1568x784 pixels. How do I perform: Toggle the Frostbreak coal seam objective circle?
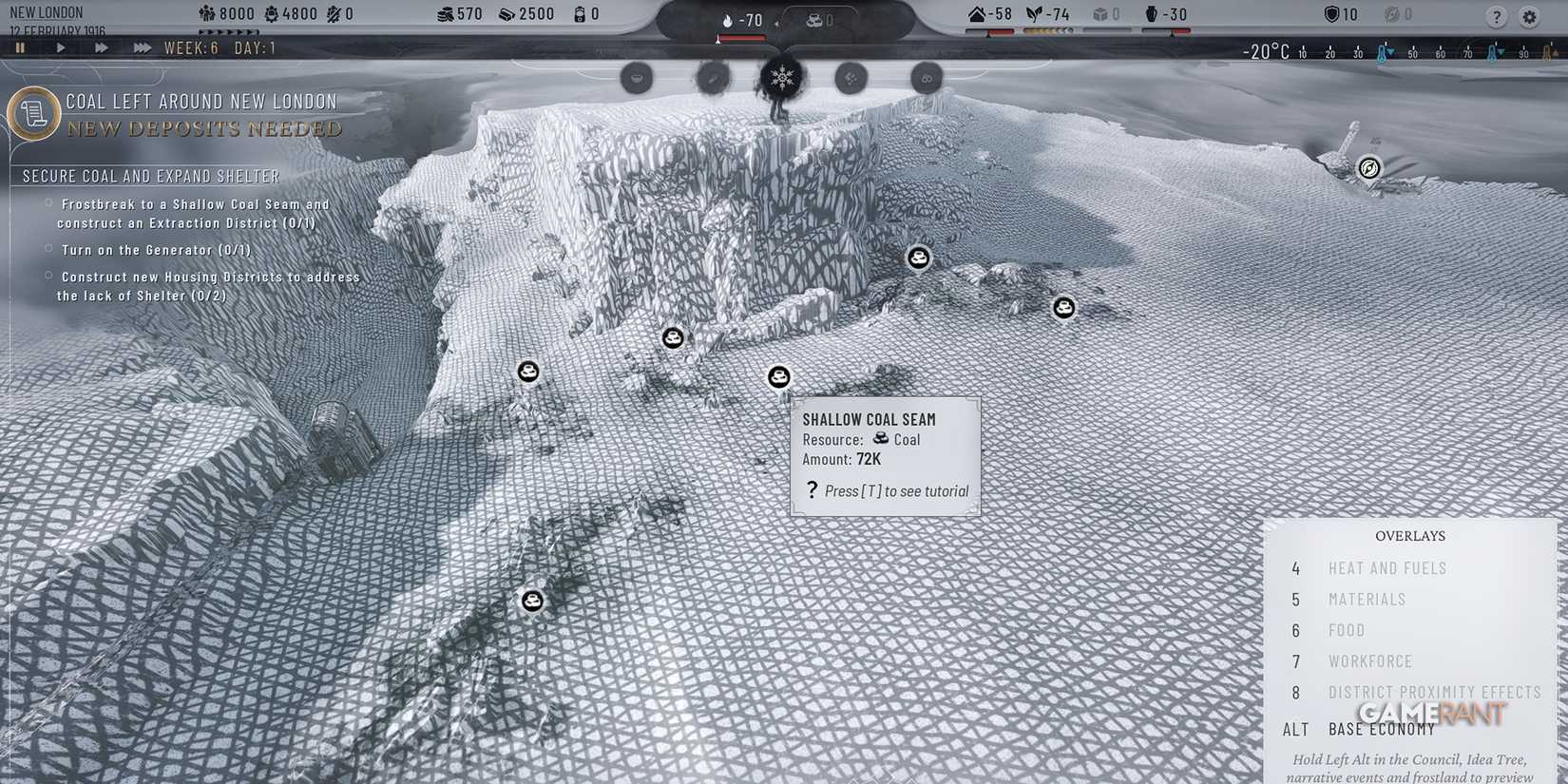click(48, 203)
